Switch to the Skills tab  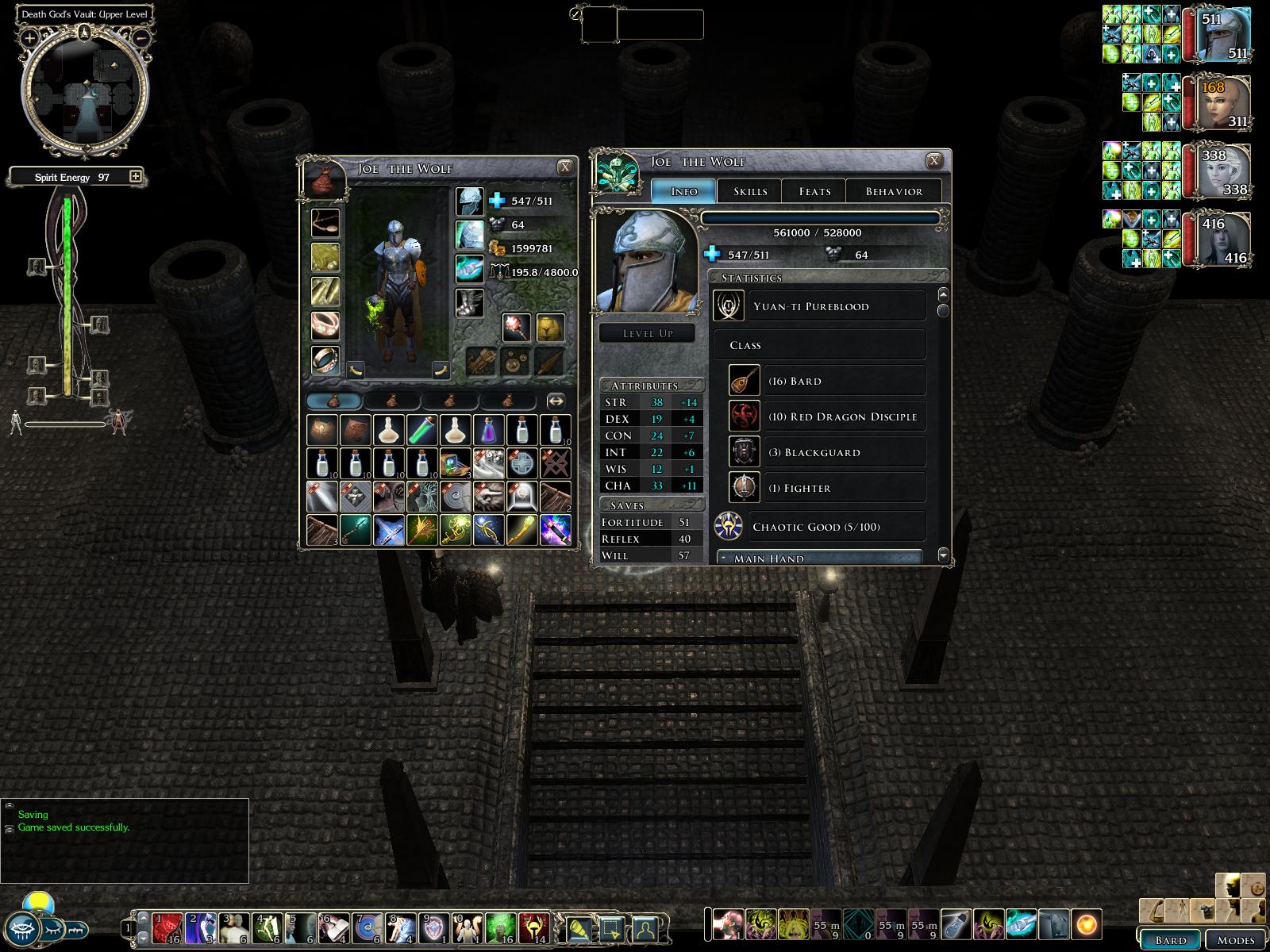click(749, 191)
